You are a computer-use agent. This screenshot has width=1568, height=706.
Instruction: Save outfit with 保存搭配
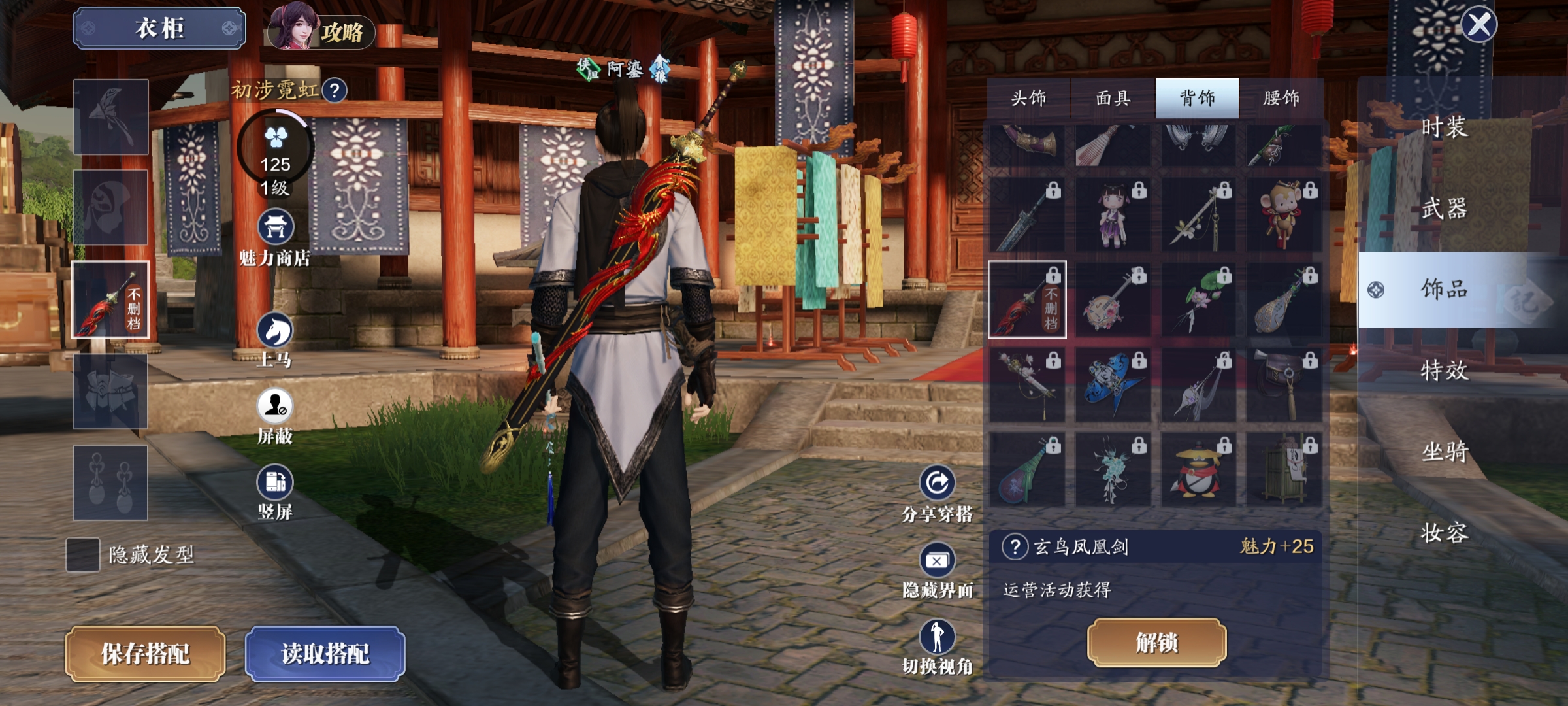[145, 654]
